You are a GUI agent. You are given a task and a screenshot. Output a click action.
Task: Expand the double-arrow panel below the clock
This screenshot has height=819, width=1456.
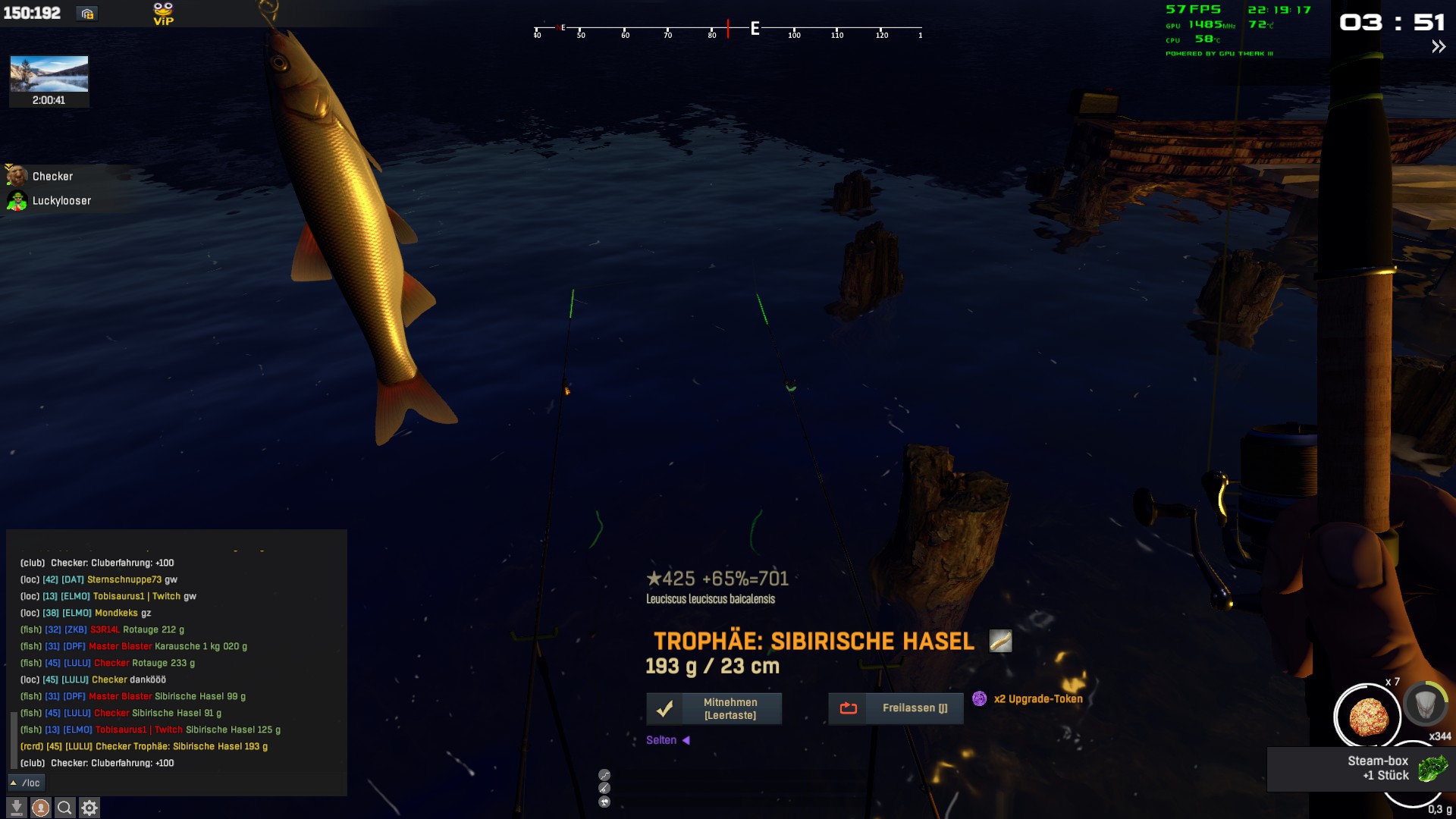pos(1438,47)
